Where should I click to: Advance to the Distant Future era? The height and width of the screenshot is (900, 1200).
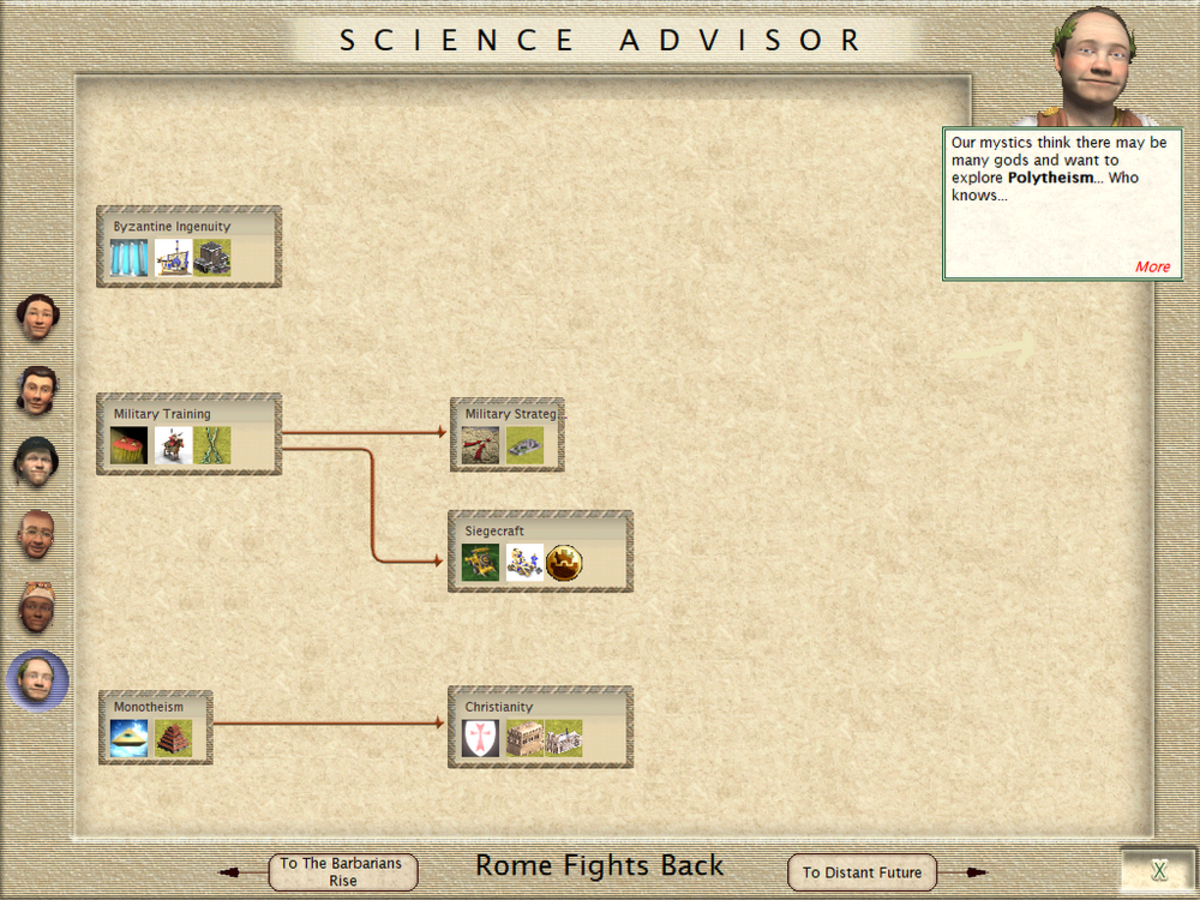[862, 872]
